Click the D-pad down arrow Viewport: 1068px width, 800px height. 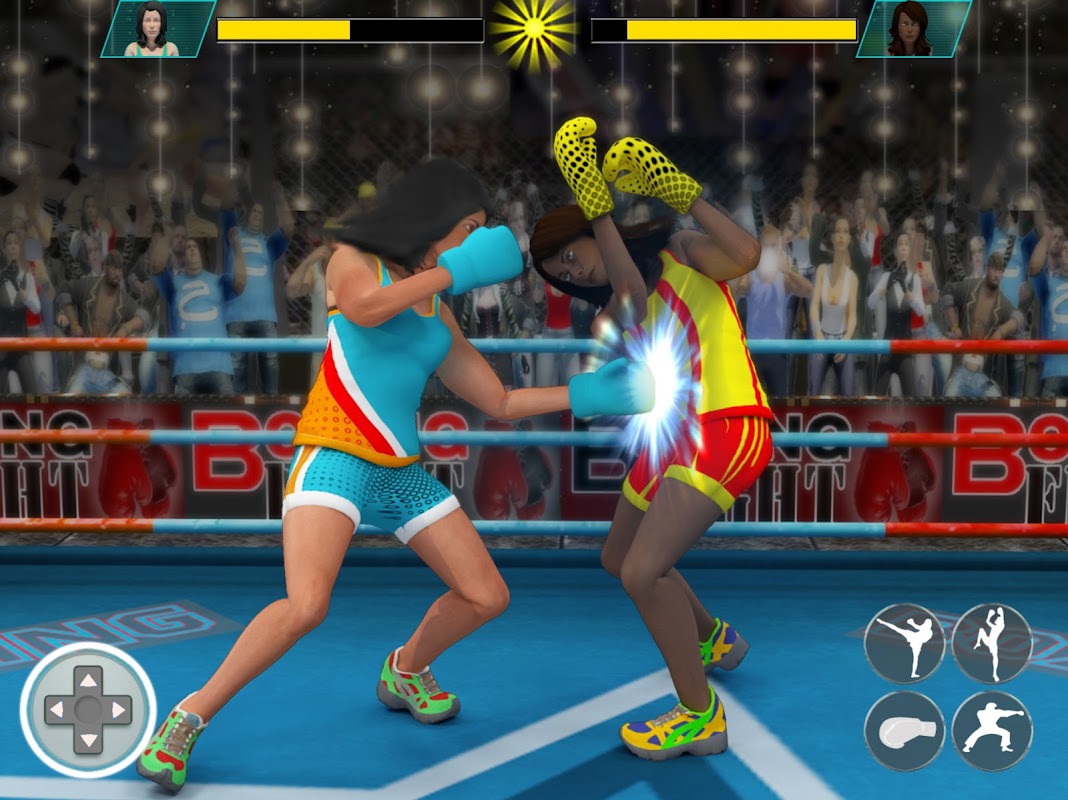tap(88, 740)
